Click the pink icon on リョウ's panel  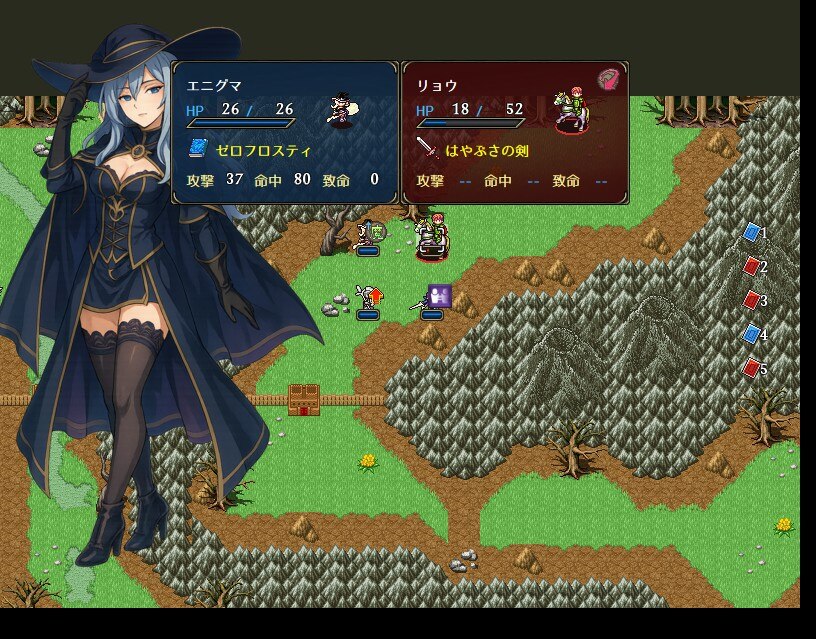pyautogui.click(x=609, y=80)
